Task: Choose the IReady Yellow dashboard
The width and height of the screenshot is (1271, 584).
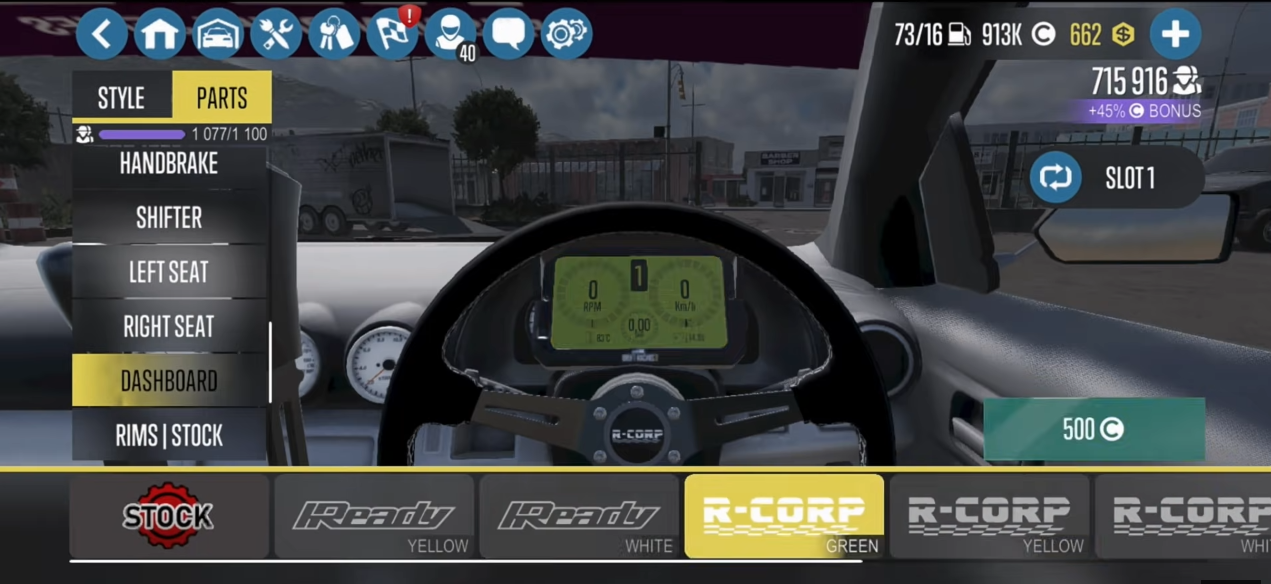Action: point(374,516)
